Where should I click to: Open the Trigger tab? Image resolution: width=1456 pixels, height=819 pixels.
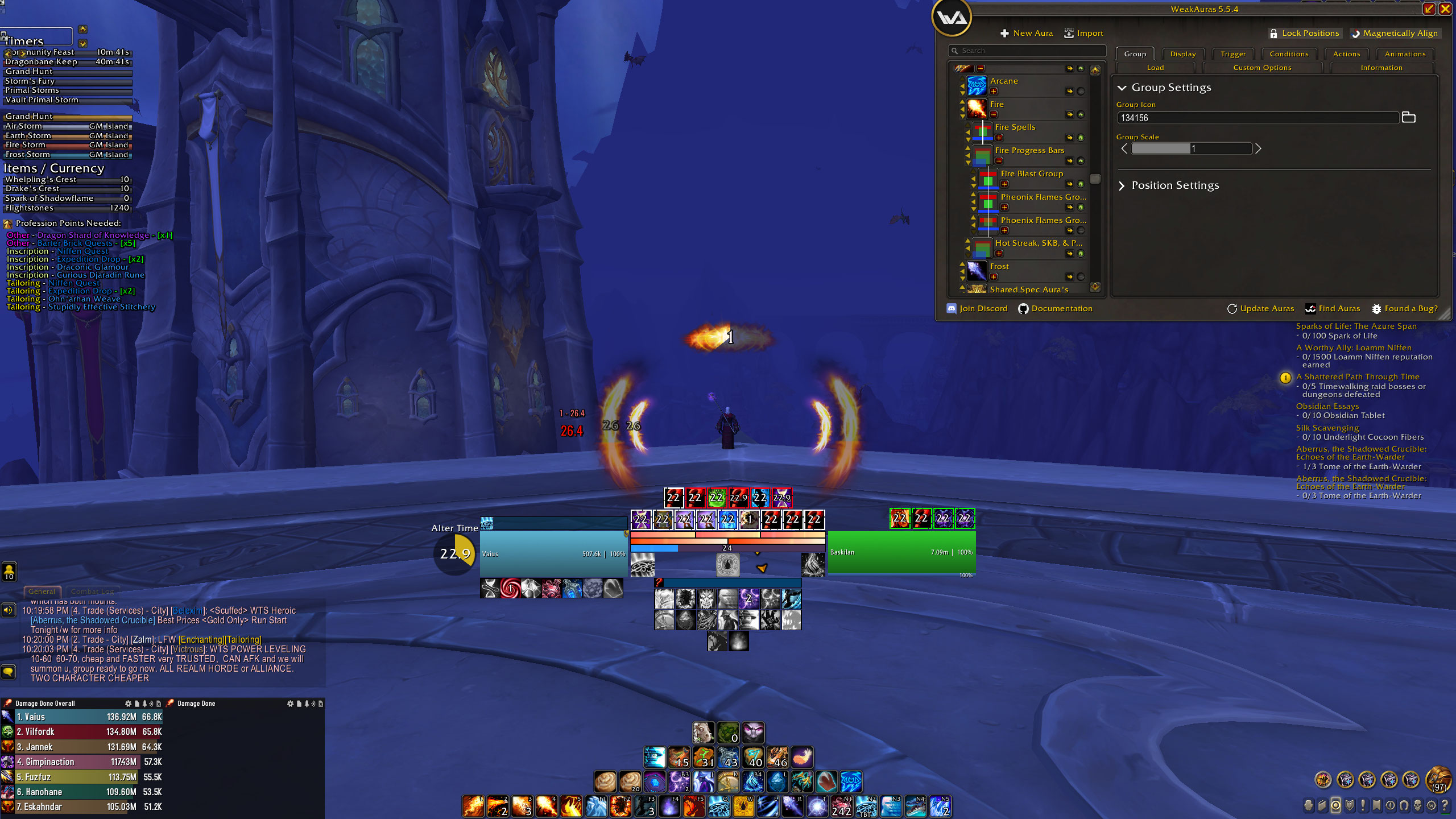pyautogui.click(x=1233, y=54)
